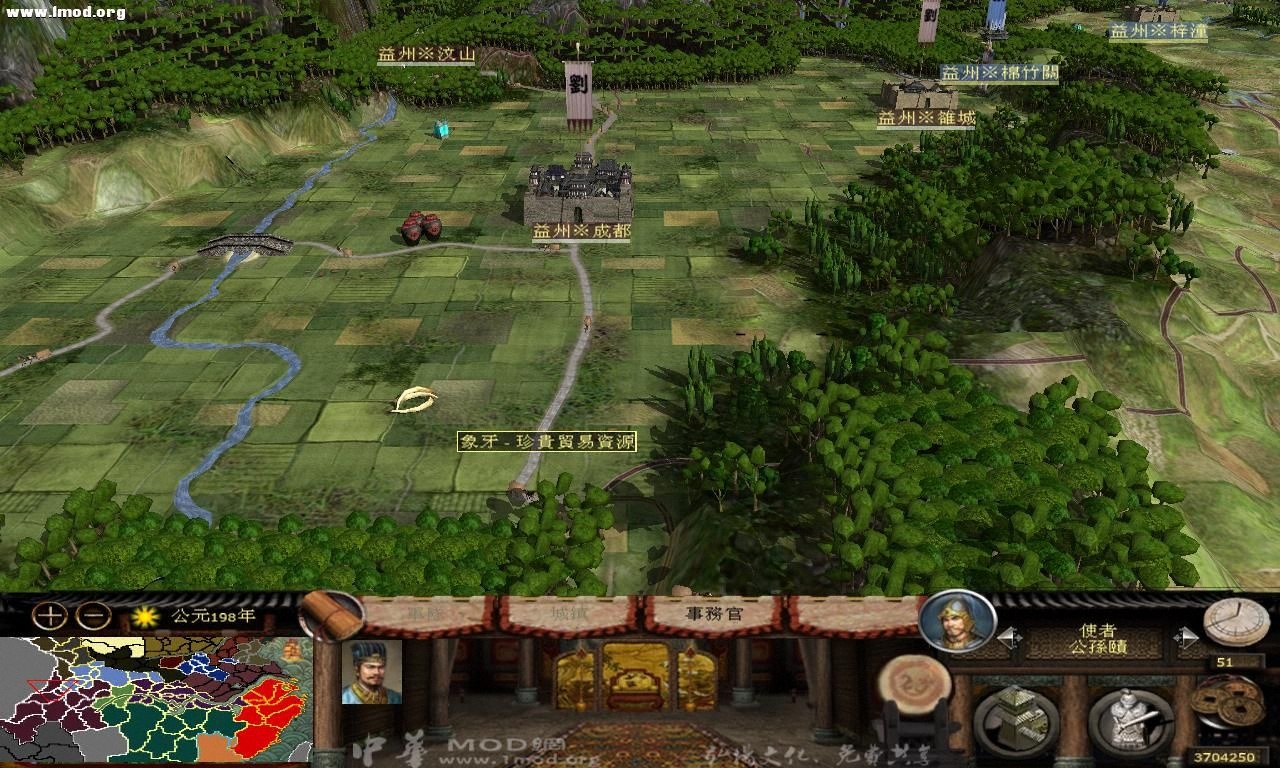This screenshot has width=1280, height=768.
Task: Click the sun icon beside 公元198年
Action: point(143,618)
